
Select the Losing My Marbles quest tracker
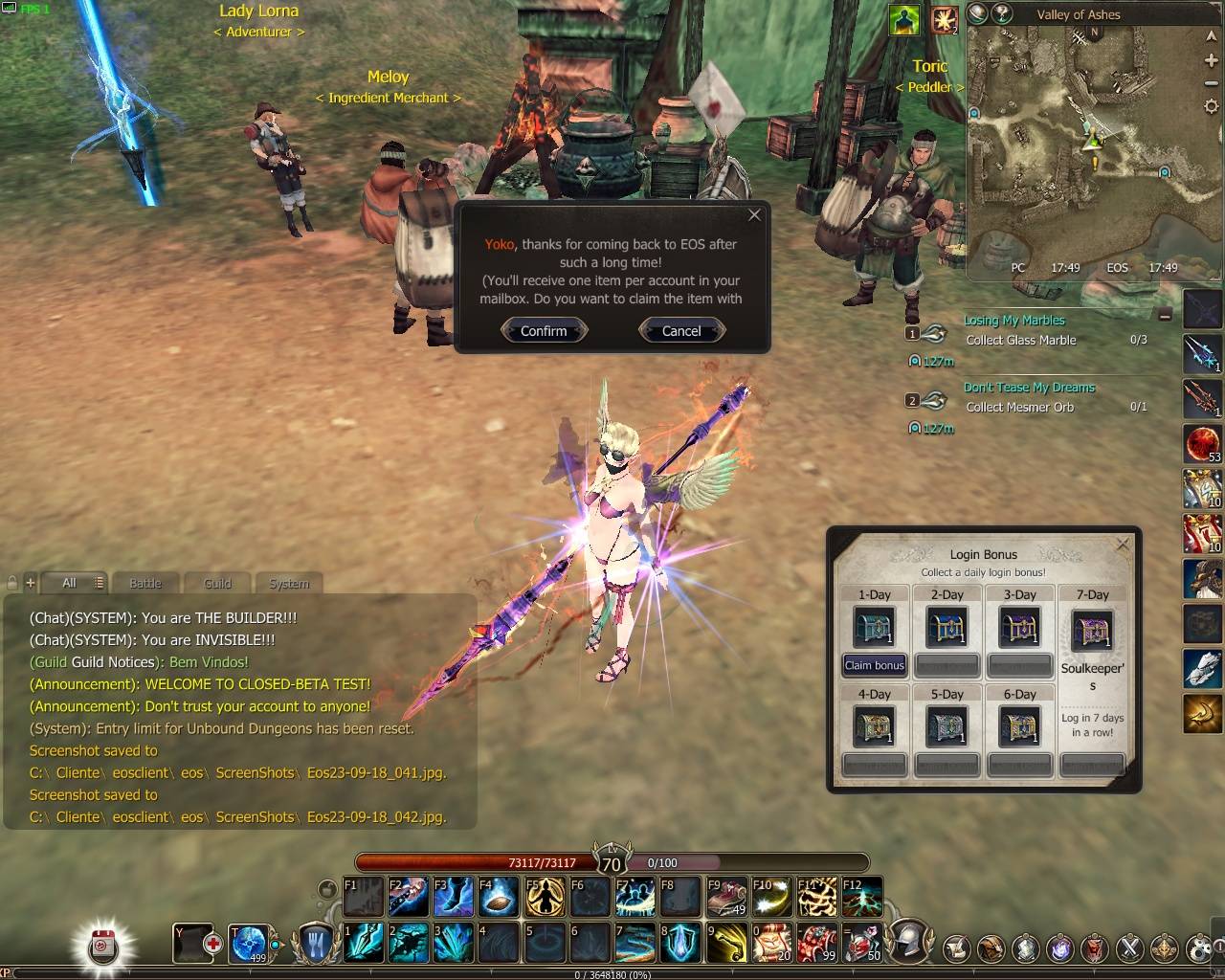click(1013, 321)
